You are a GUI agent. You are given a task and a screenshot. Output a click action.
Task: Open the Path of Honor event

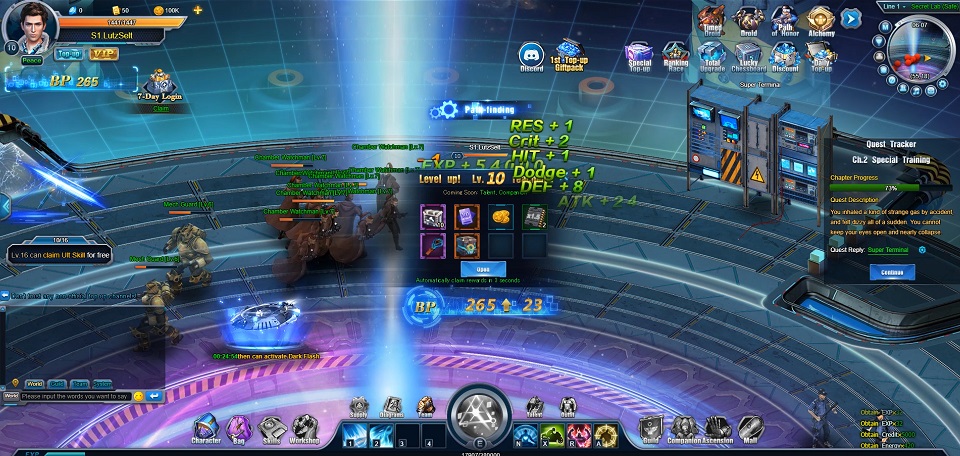click(x=784, y=20)
